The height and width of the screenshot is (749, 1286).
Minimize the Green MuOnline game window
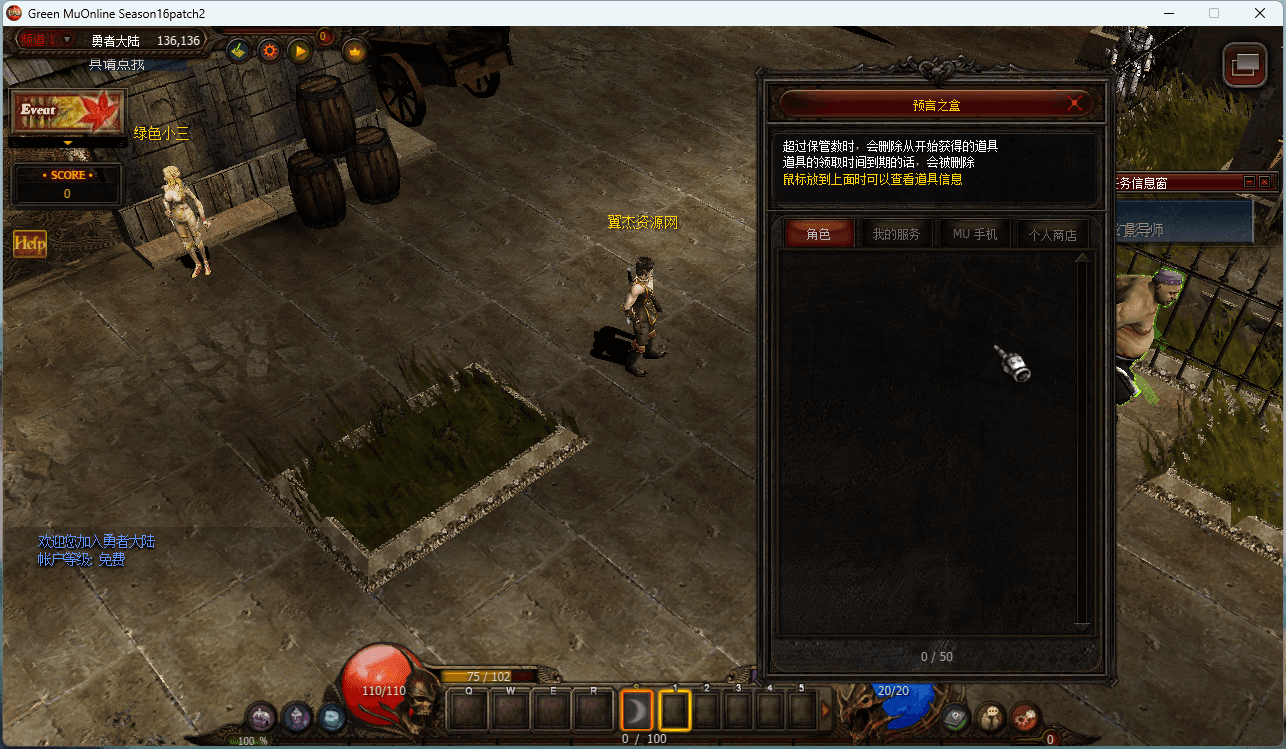pyautogui.click(x=1167, y=13)
